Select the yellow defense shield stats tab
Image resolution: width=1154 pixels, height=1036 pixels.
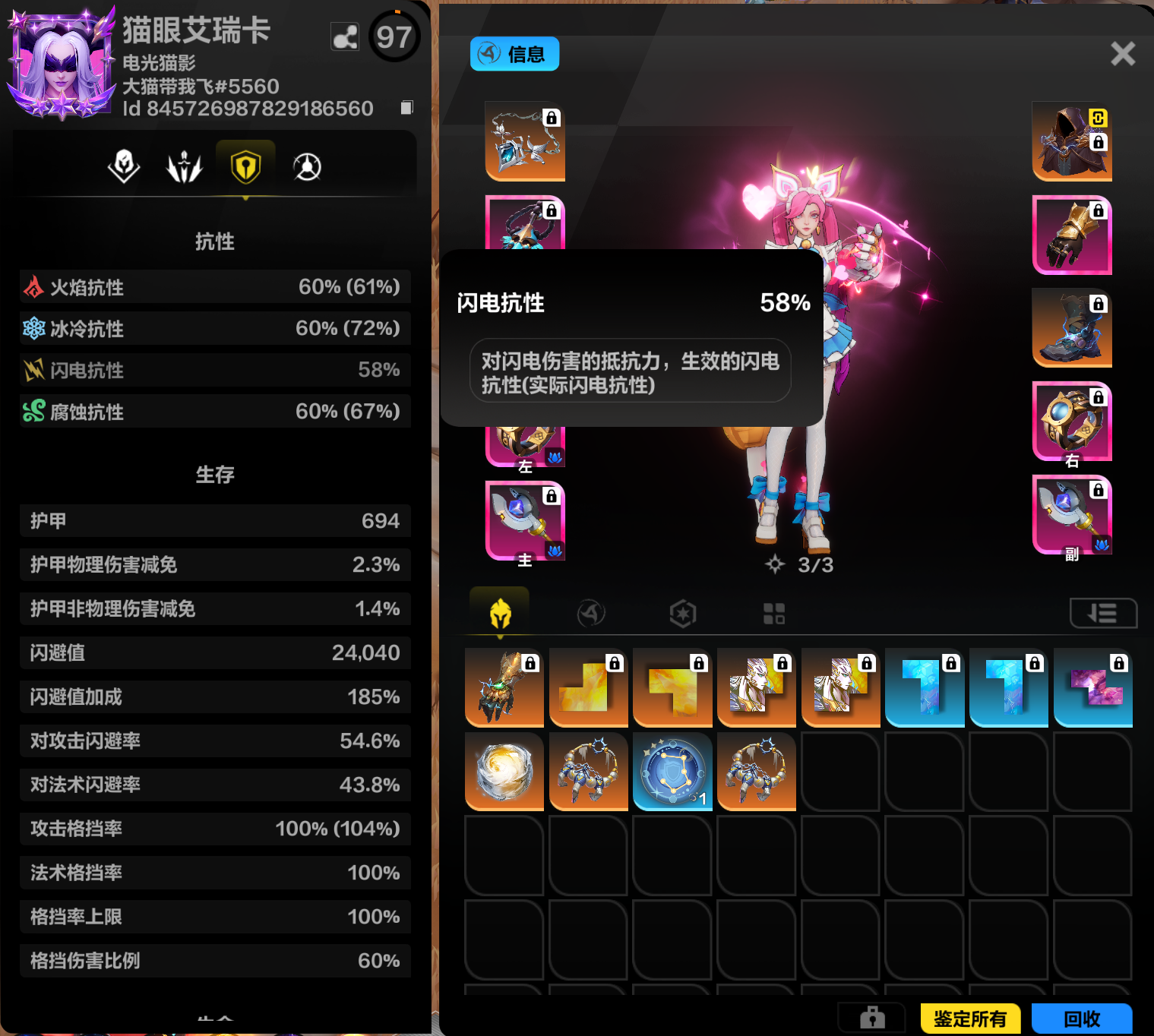click(245, 167)
